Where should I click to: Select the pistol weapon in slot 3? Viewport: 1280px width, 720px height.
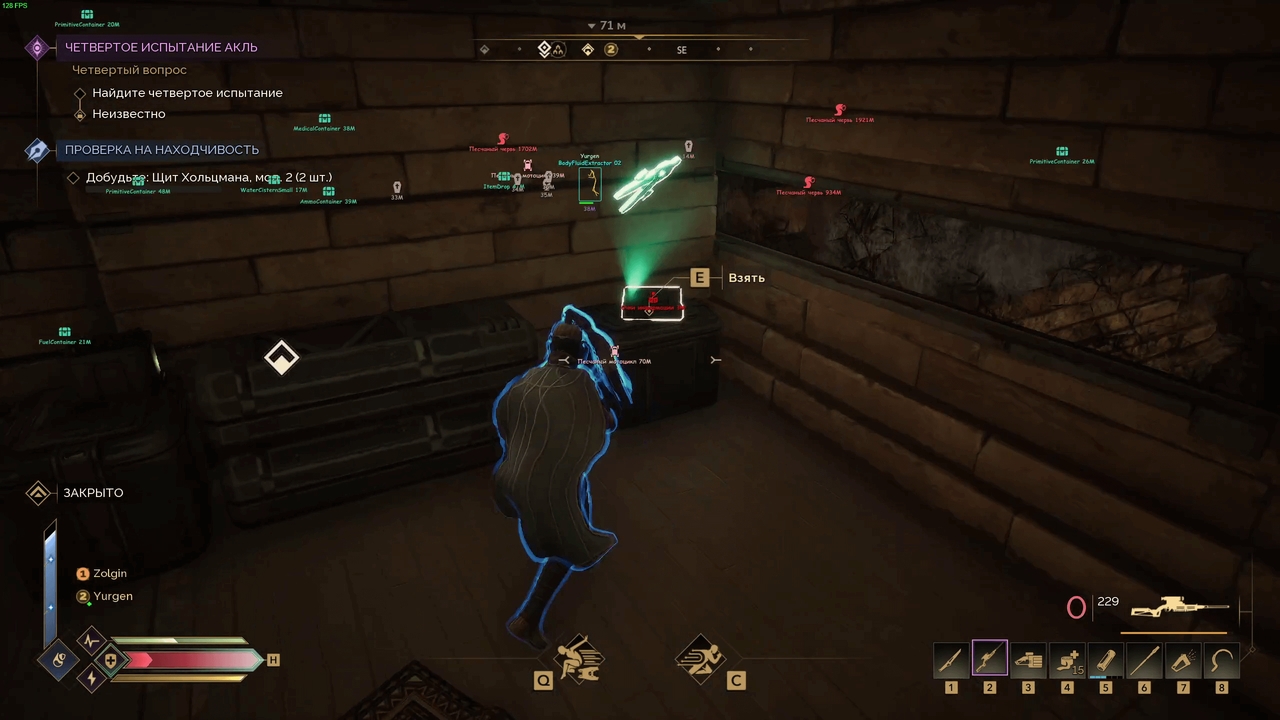click(1028, 658)
